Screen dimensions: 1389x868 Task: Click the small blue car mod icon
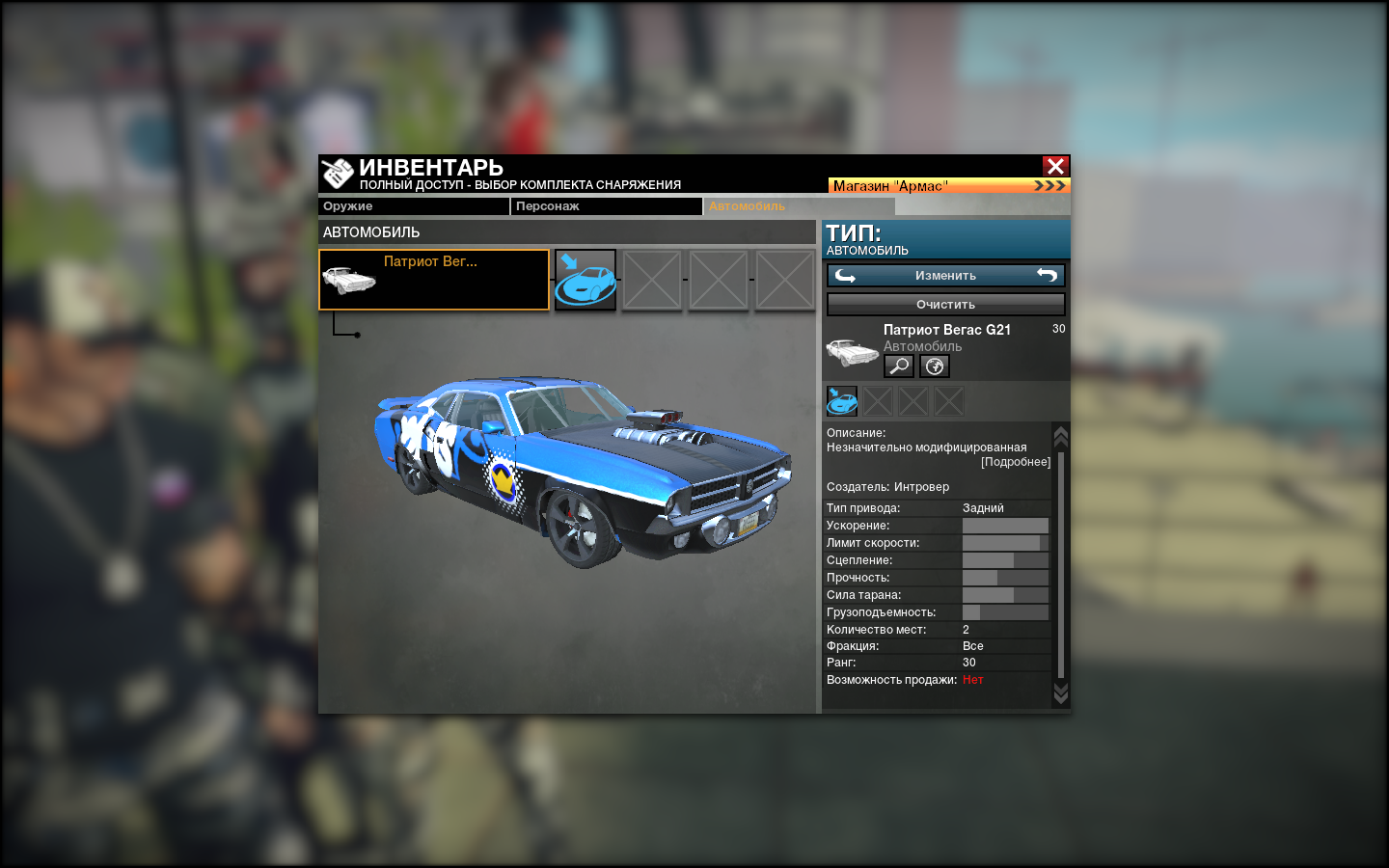coord(842,401)
